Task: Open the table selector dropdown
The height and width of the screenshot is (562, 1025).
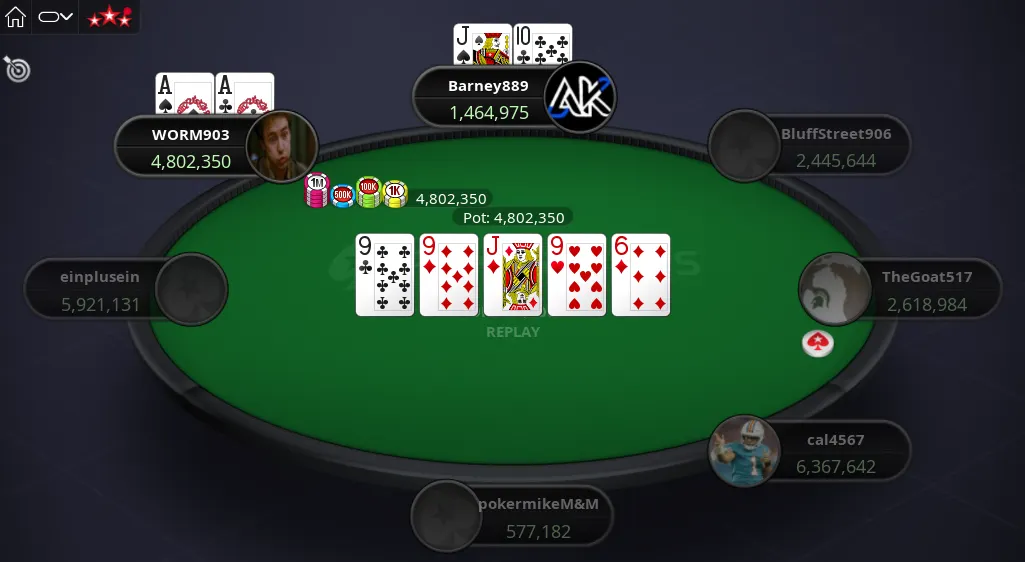Action: [56, 17]
